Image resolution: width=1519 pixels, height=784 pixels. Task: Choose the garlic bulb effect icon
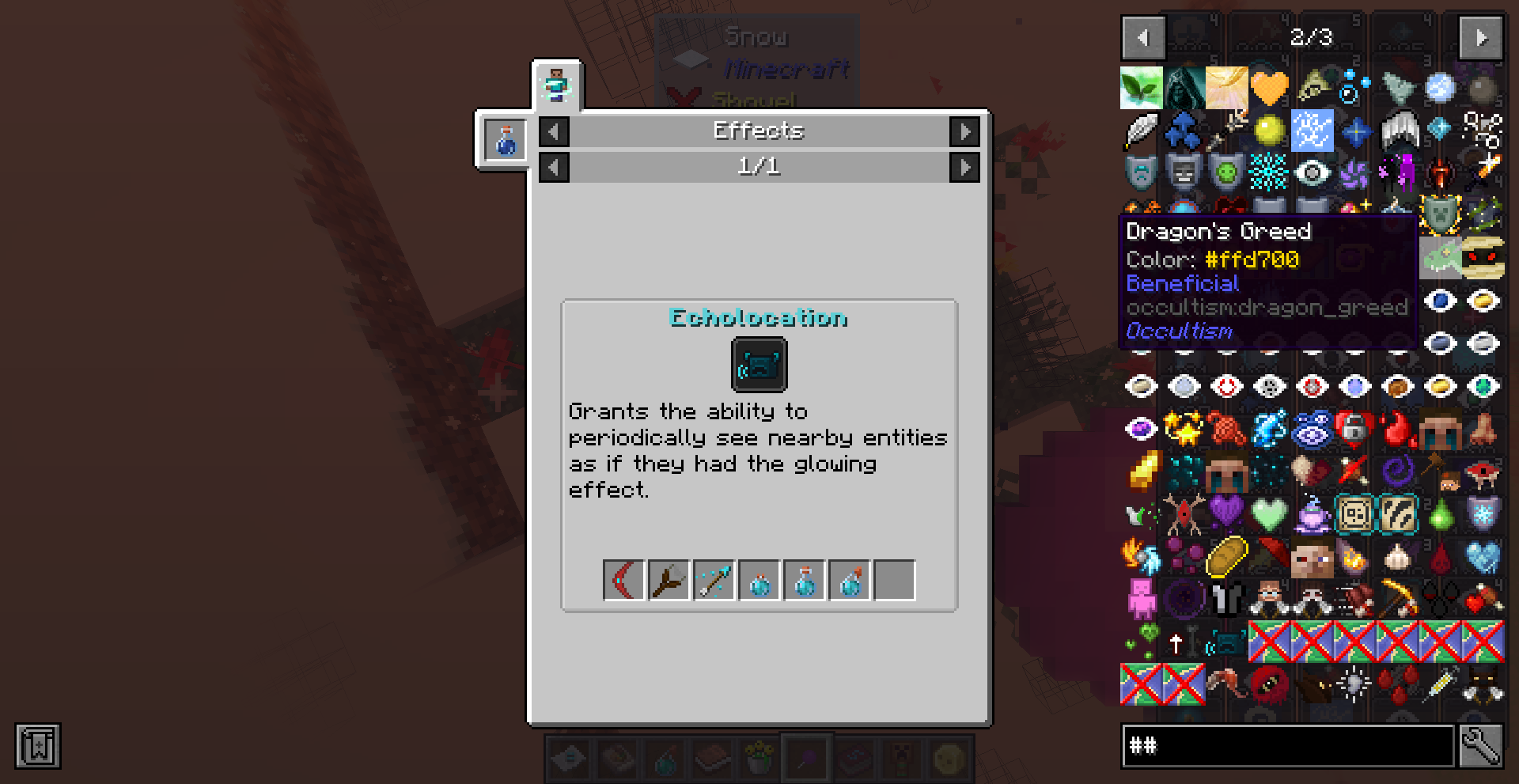pos(1398,557)
